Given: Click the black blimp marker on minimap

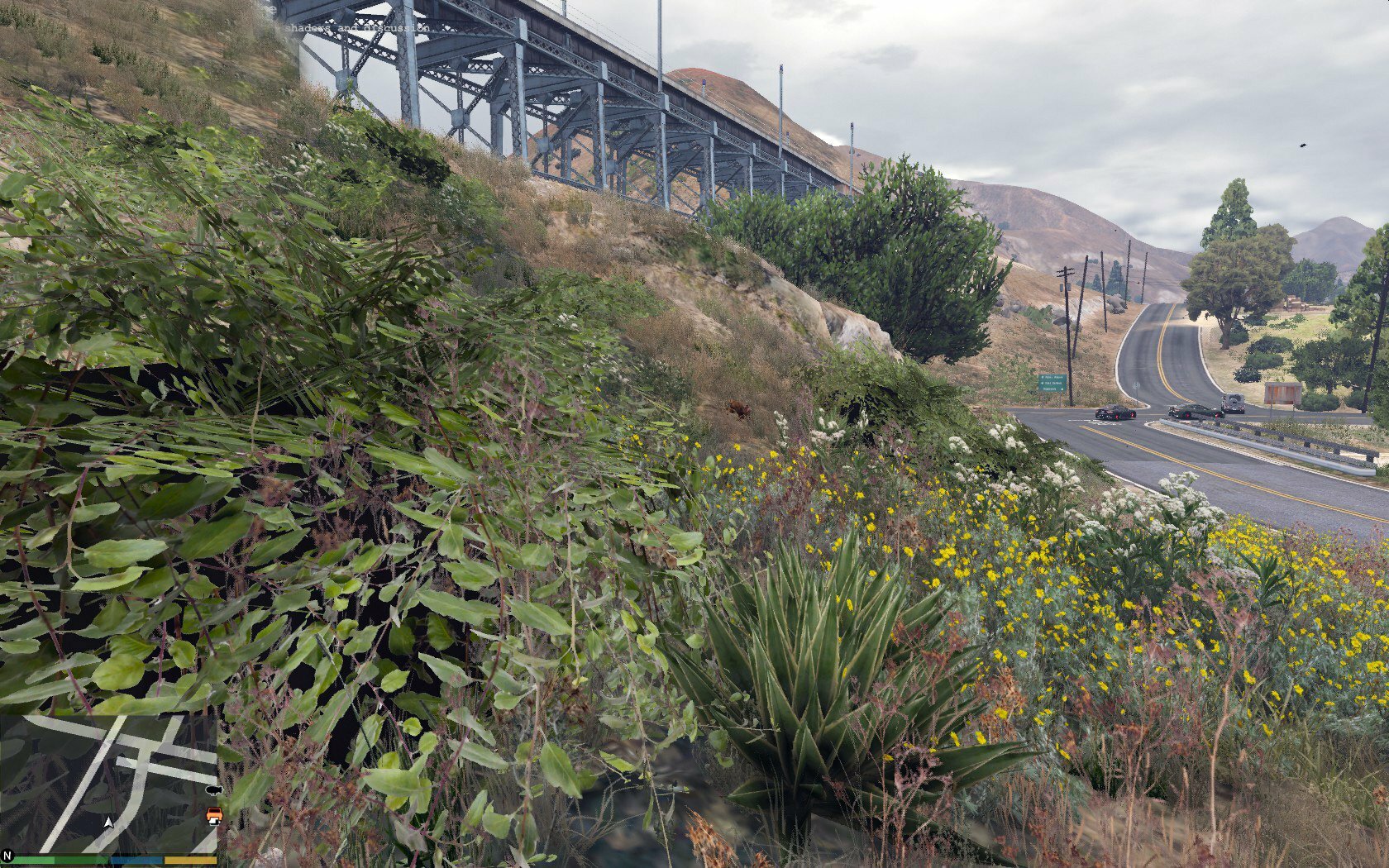Looking at the screenshot, I should [212, 790].
